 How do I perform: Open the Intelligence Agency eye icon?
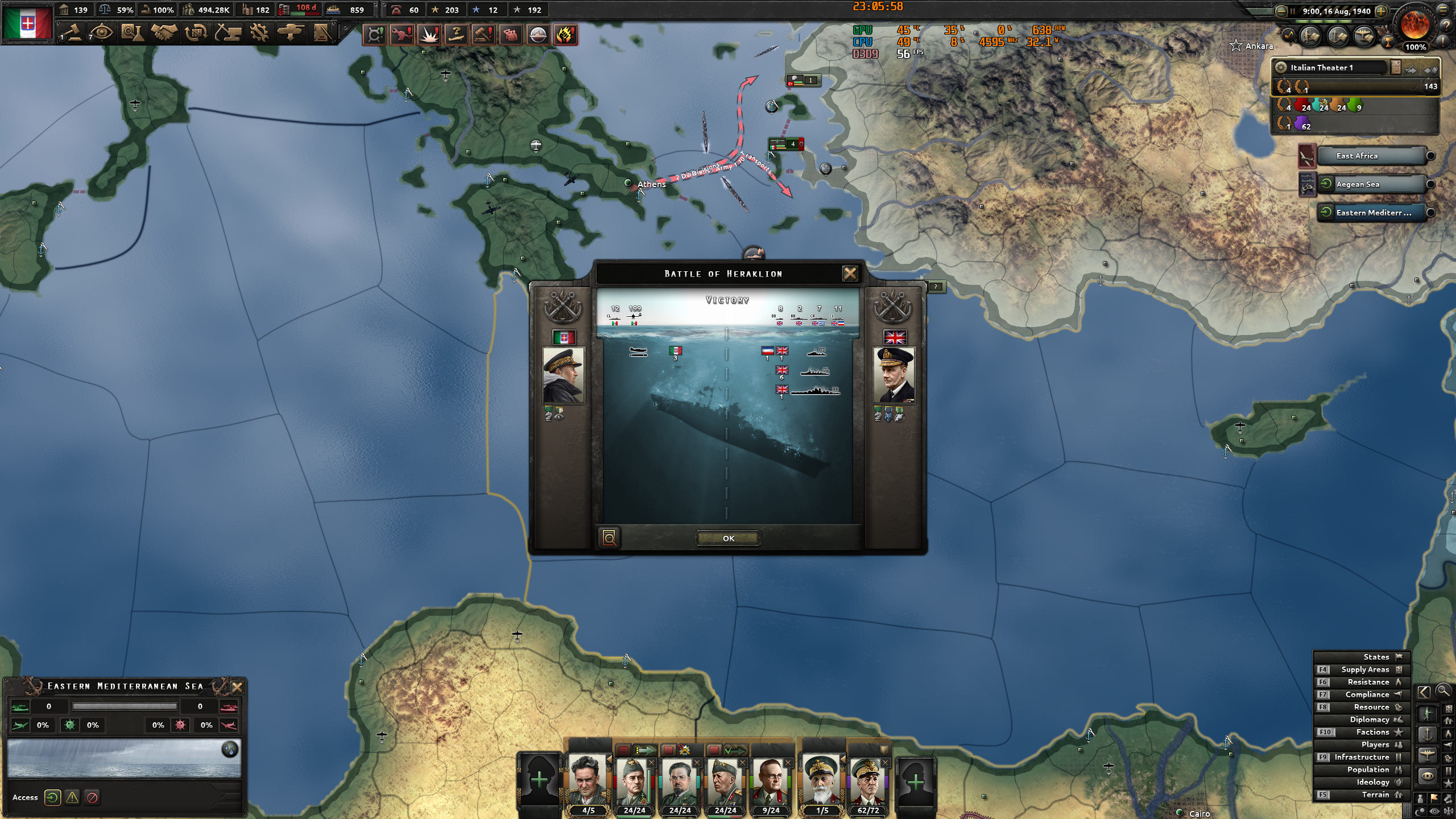102,32
